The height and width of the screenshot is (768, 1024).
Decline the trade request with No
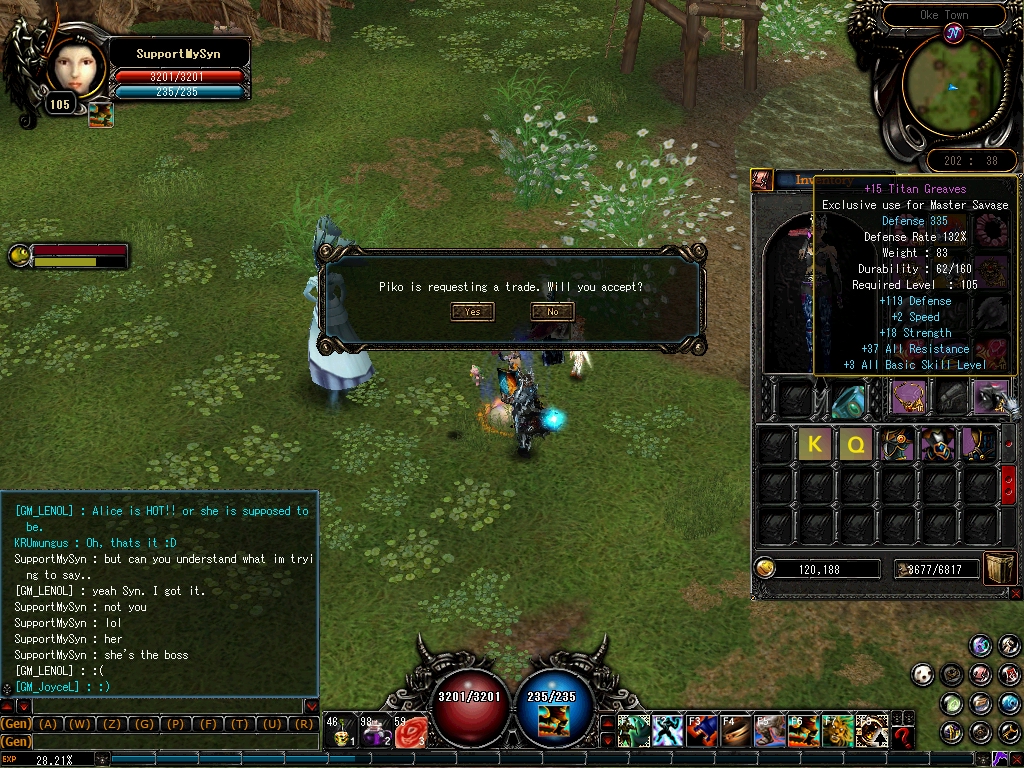(x=552, y=312)
